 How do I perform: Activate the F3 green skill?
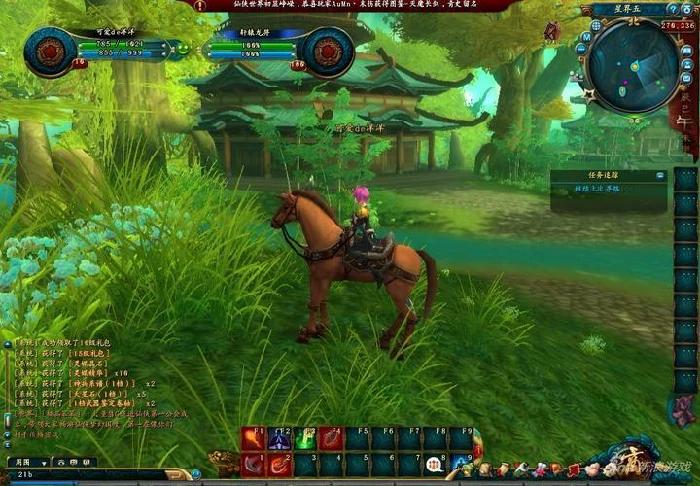pos(306,439)
